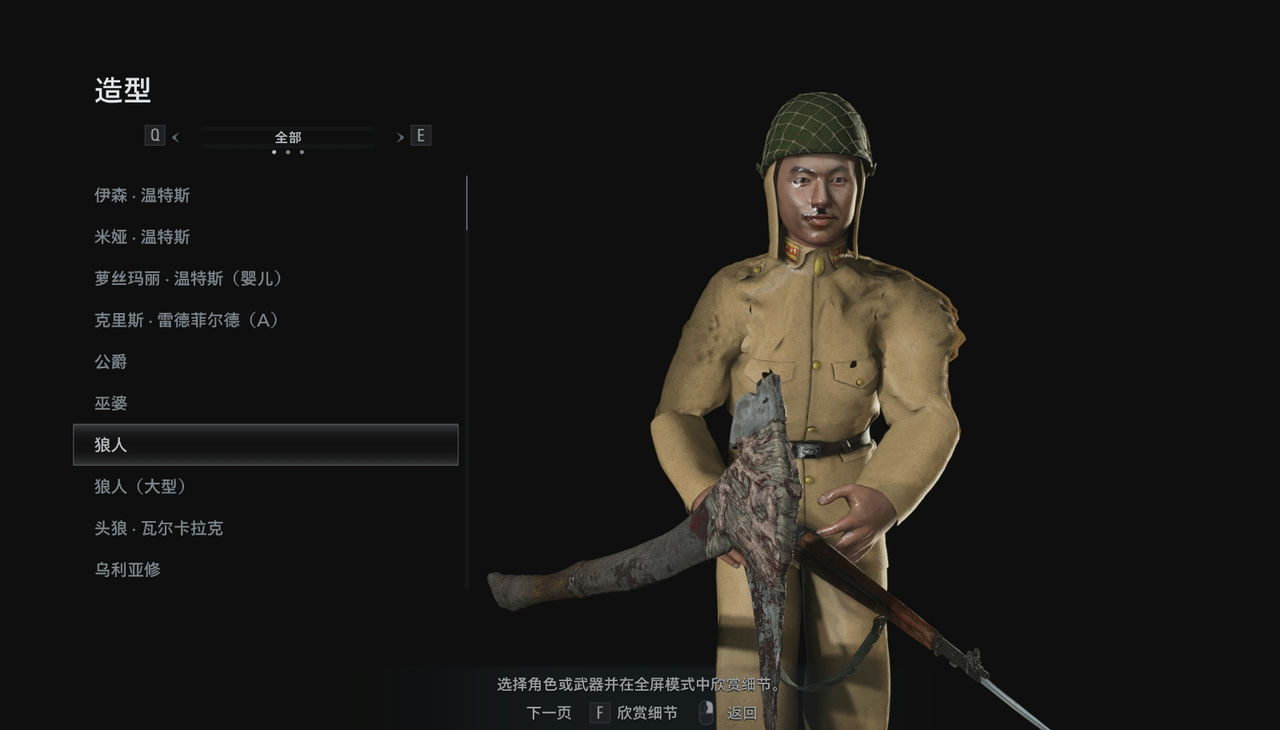Click the left chevron beside 全部

pos(175,135)
